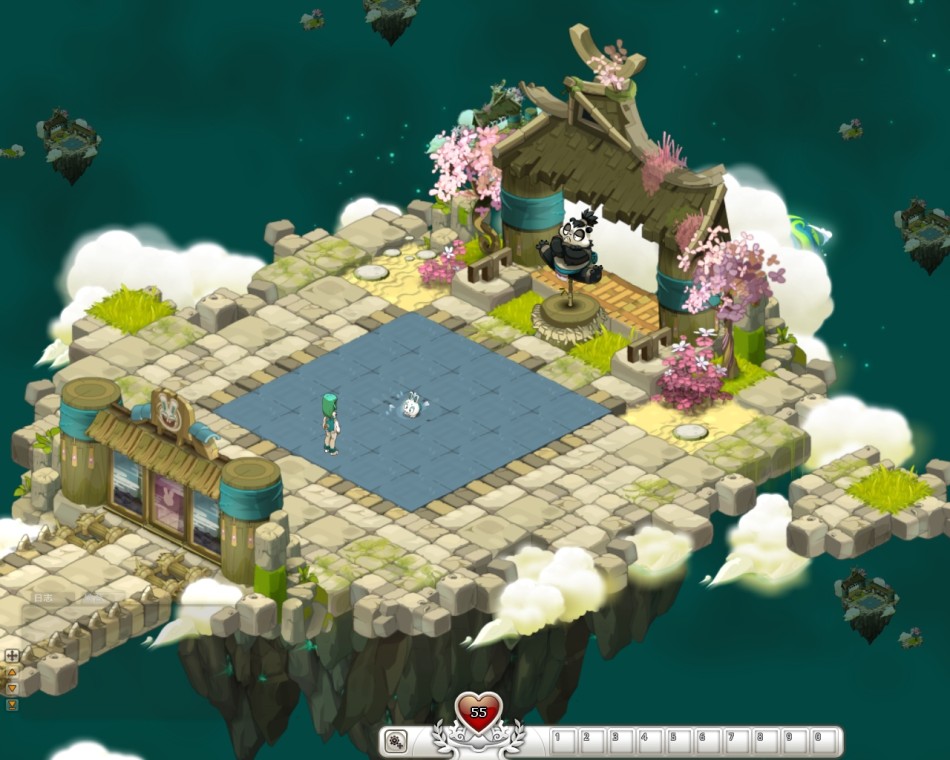This screenshot has width=950, height=760.
Task: Switch to the 日志 chat tab
Action: [x=44, y=598]
